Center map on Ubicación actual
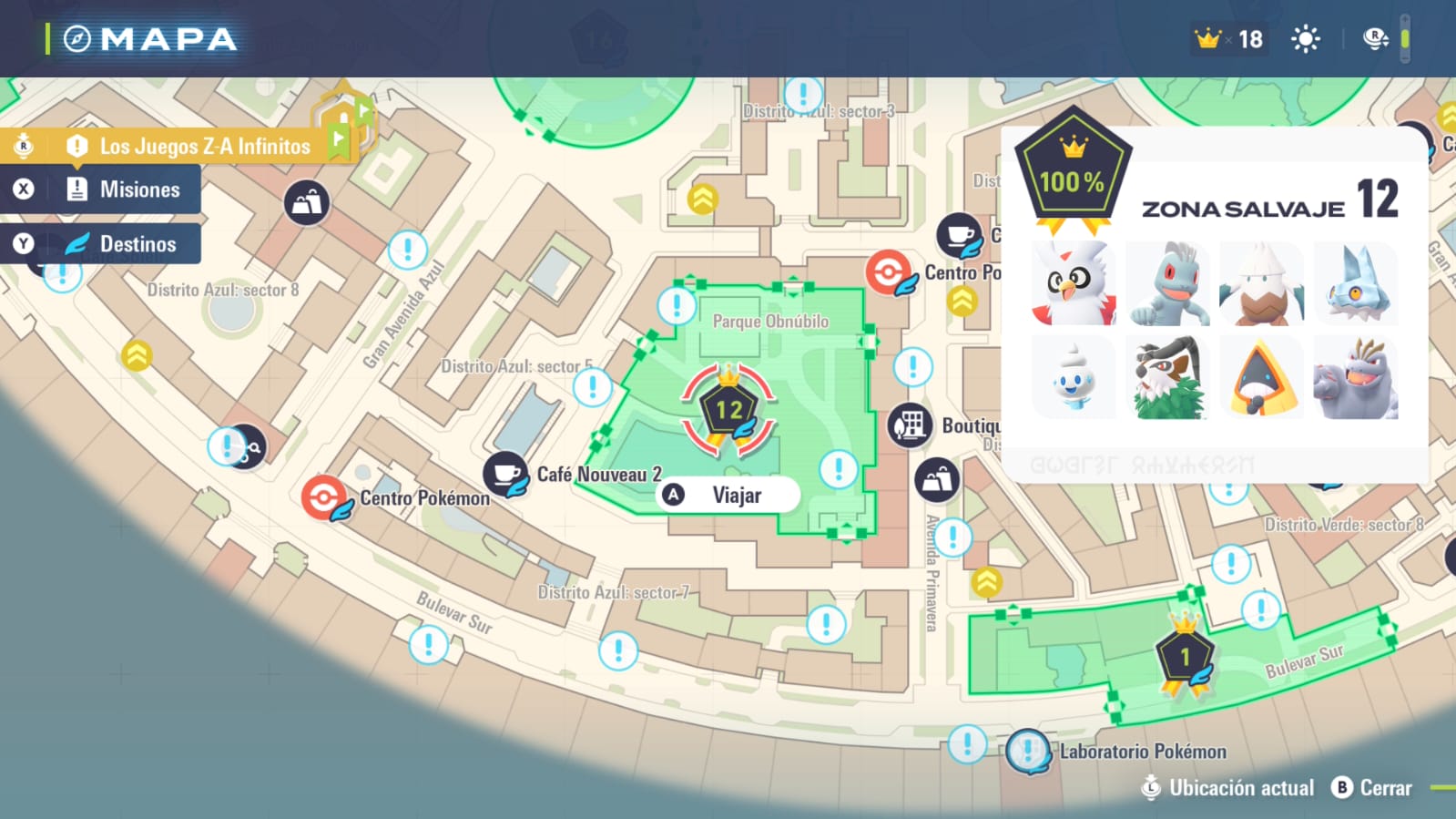The width and height of the screenshot is (1456, 819). click(1227, 788)
